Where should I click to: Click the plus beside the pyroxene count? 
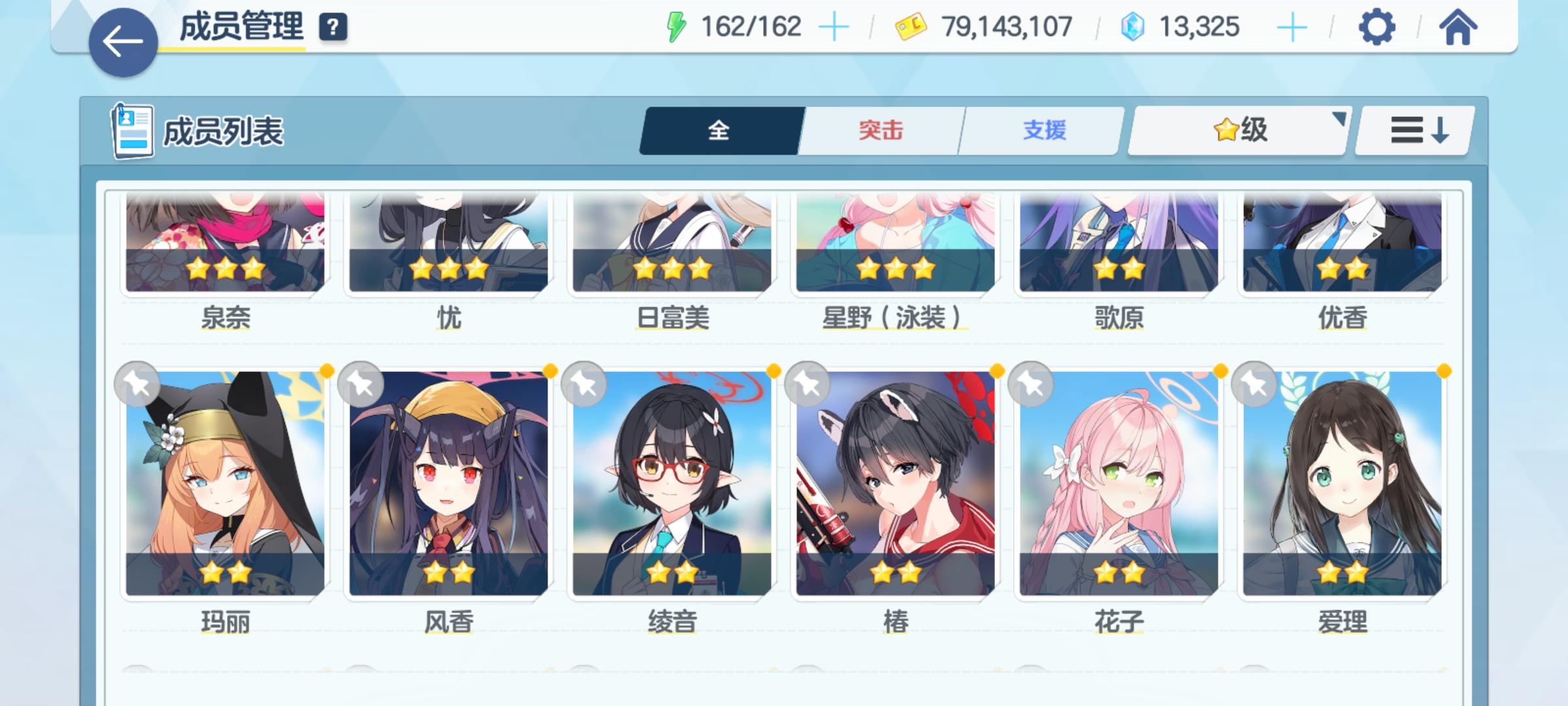pyautogui.click(x=1292, y=26)
